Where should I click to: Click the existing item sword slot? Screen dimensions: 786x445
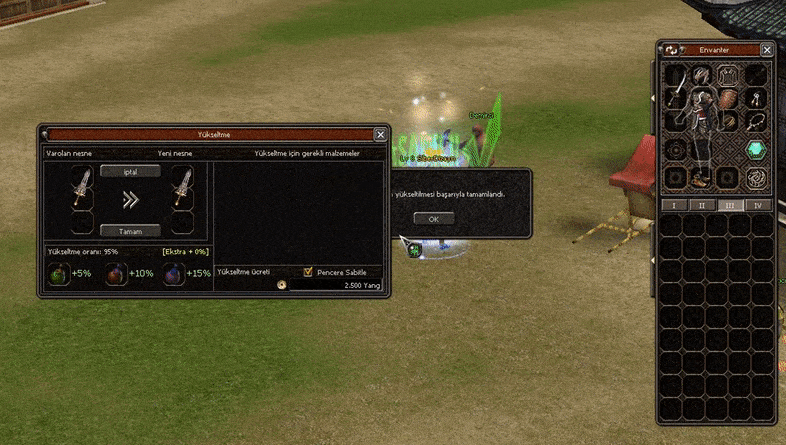(x=83, y=188)
